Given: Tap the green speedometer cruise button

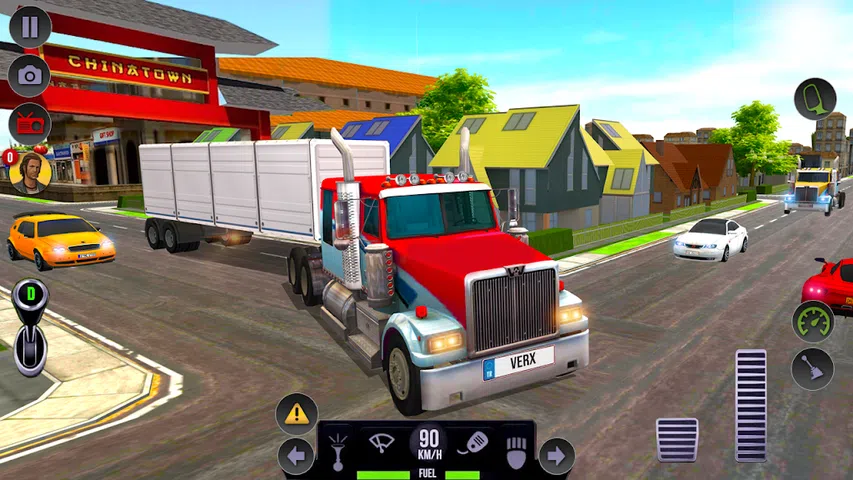Looking at the screenshot, I should 813,321.
